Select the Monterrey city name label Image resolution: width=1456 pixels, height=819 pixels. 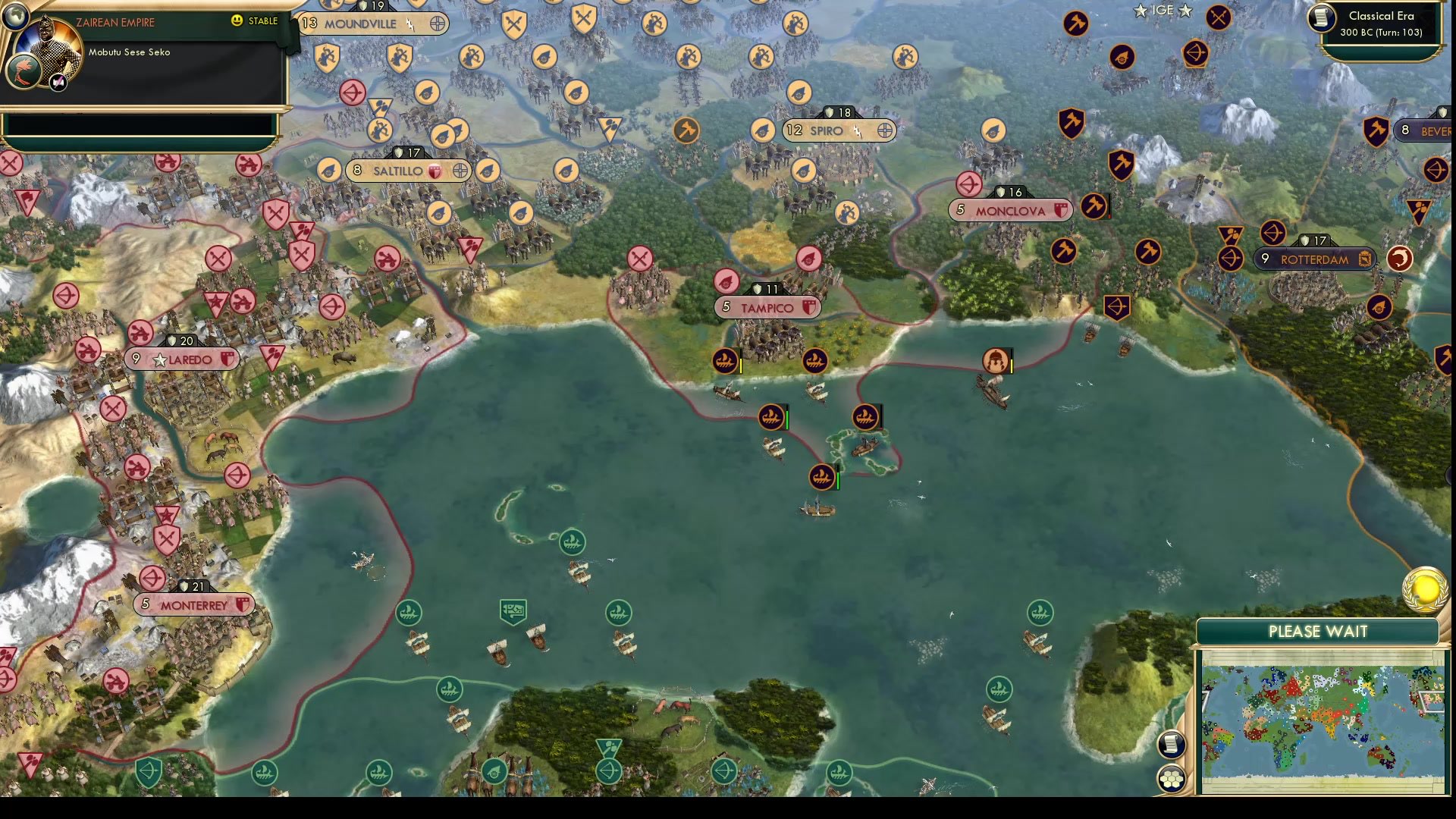(194, 604)
